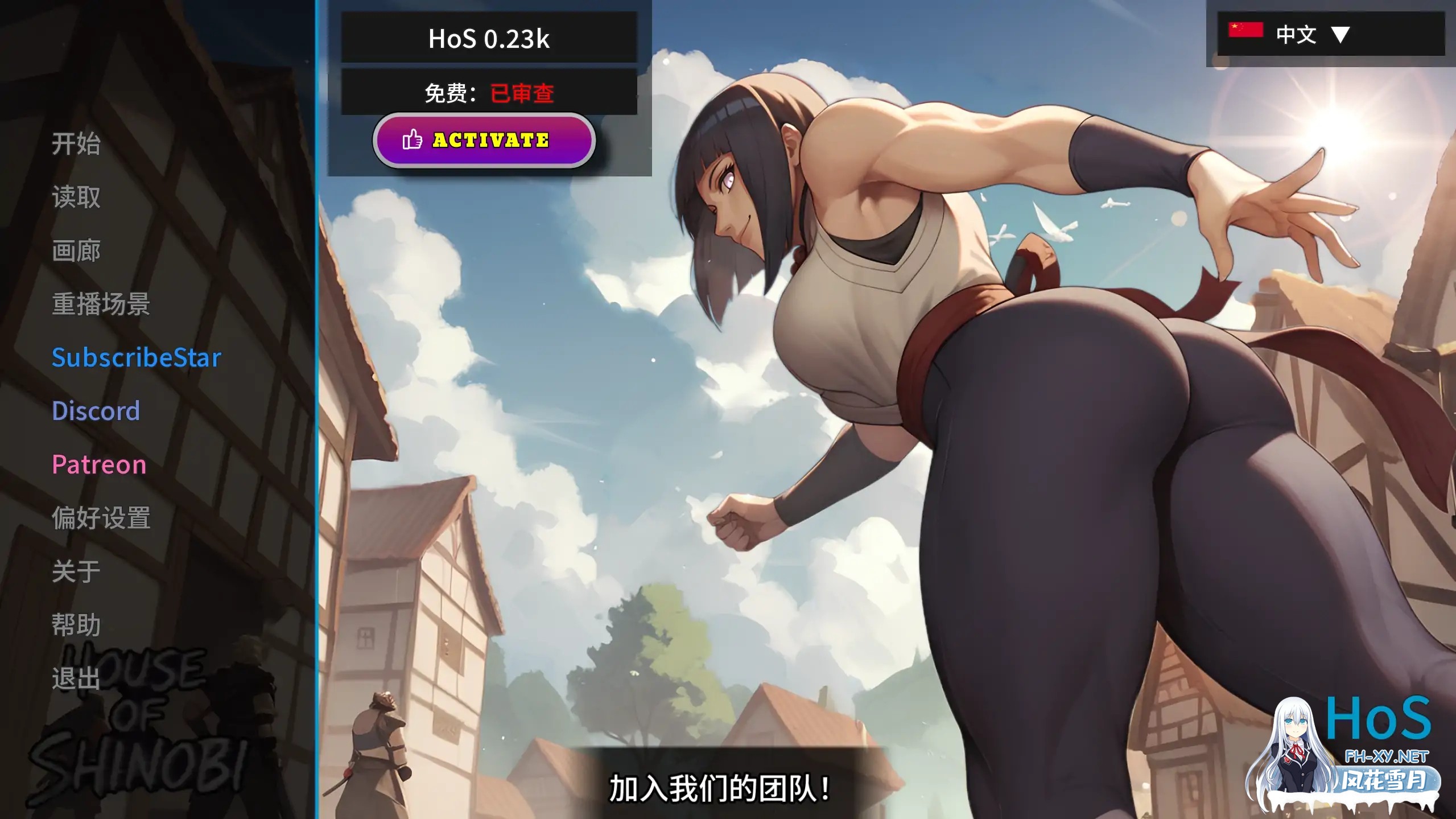Image resolution: width=1456 pixels, height=819 pixels.
Task: Open 重播场景 to replay scenes
Action: tap(101, 304)
